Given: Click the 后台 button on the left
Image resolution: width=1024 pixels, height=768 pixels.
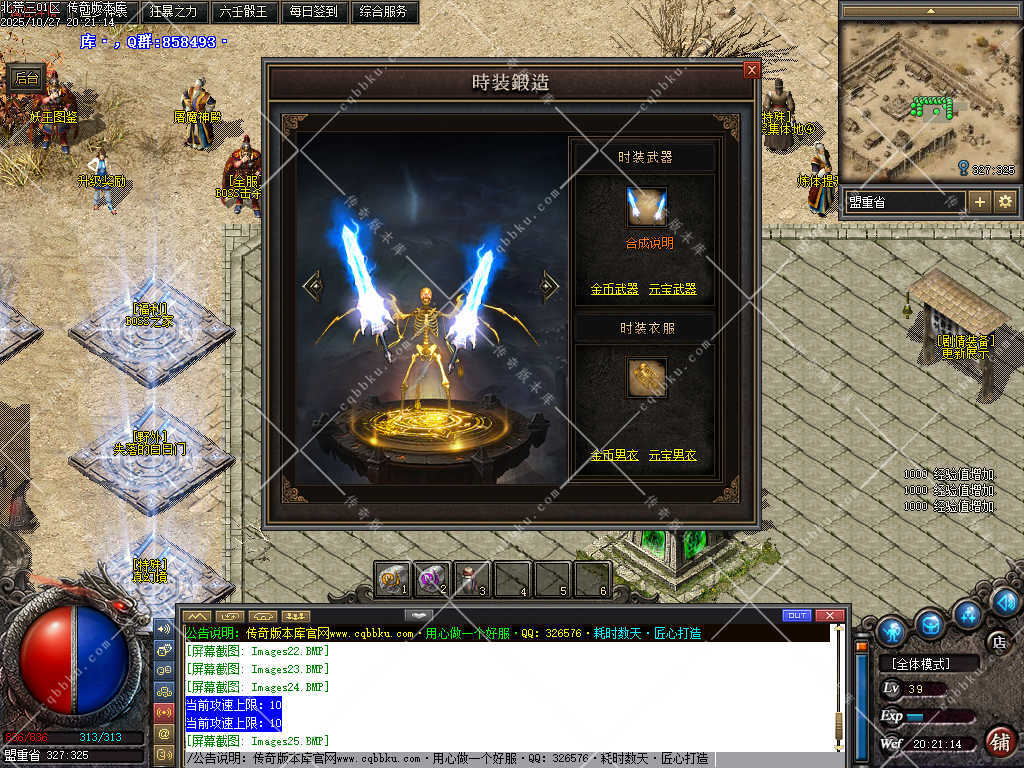Looking at the screenshot, I should 26,78.
